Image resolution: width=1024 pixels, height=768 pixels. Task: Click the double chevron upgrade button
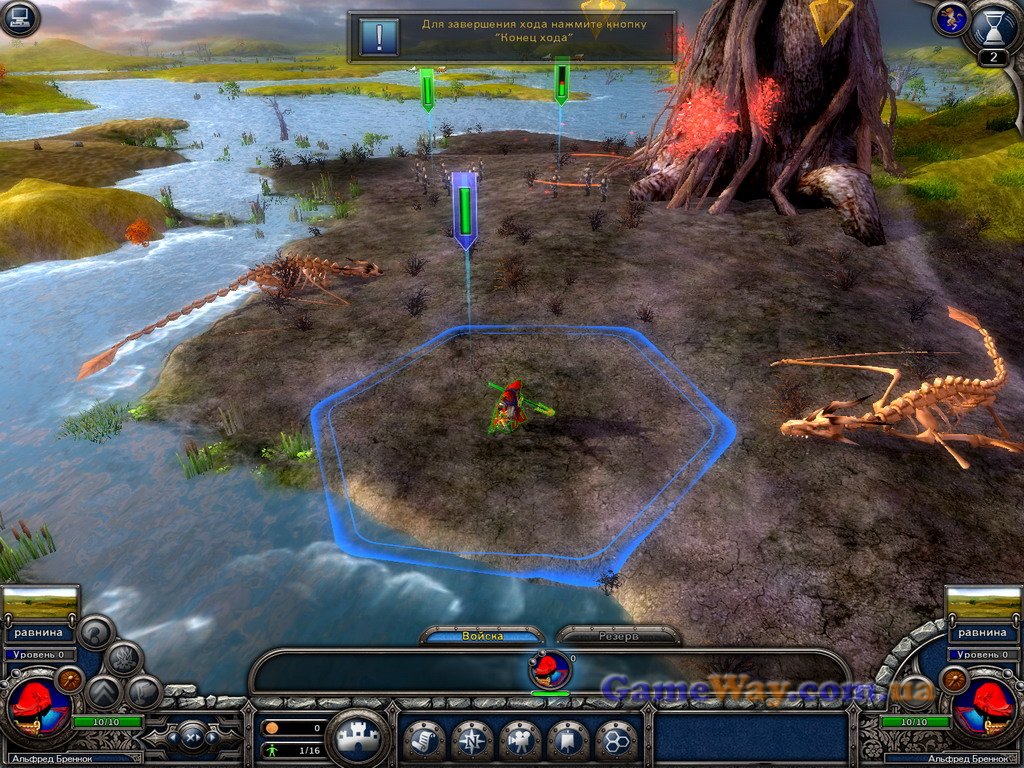104,692
